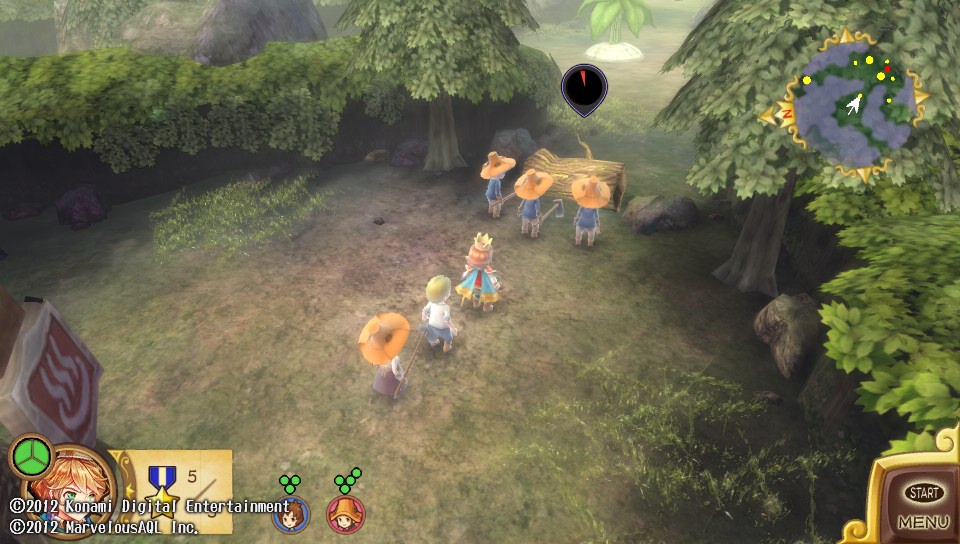The height and width of the screenshot is (544, 960).
Task: Select the brown-haired party member portrait
Action: pos(291,514)
